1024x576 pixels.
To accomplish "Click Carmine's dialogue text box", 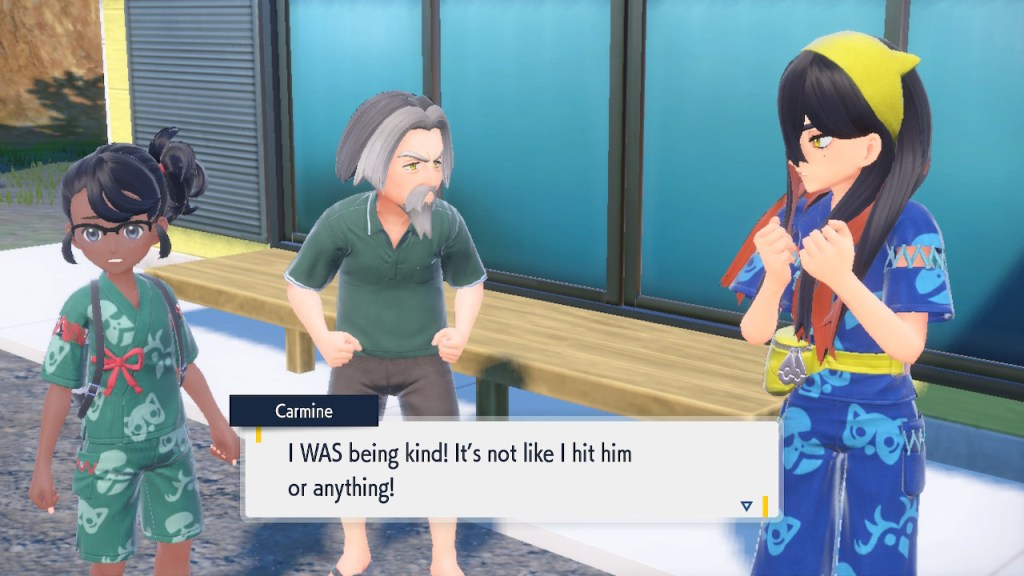I will pyautogui.click(x=510, y=468).
